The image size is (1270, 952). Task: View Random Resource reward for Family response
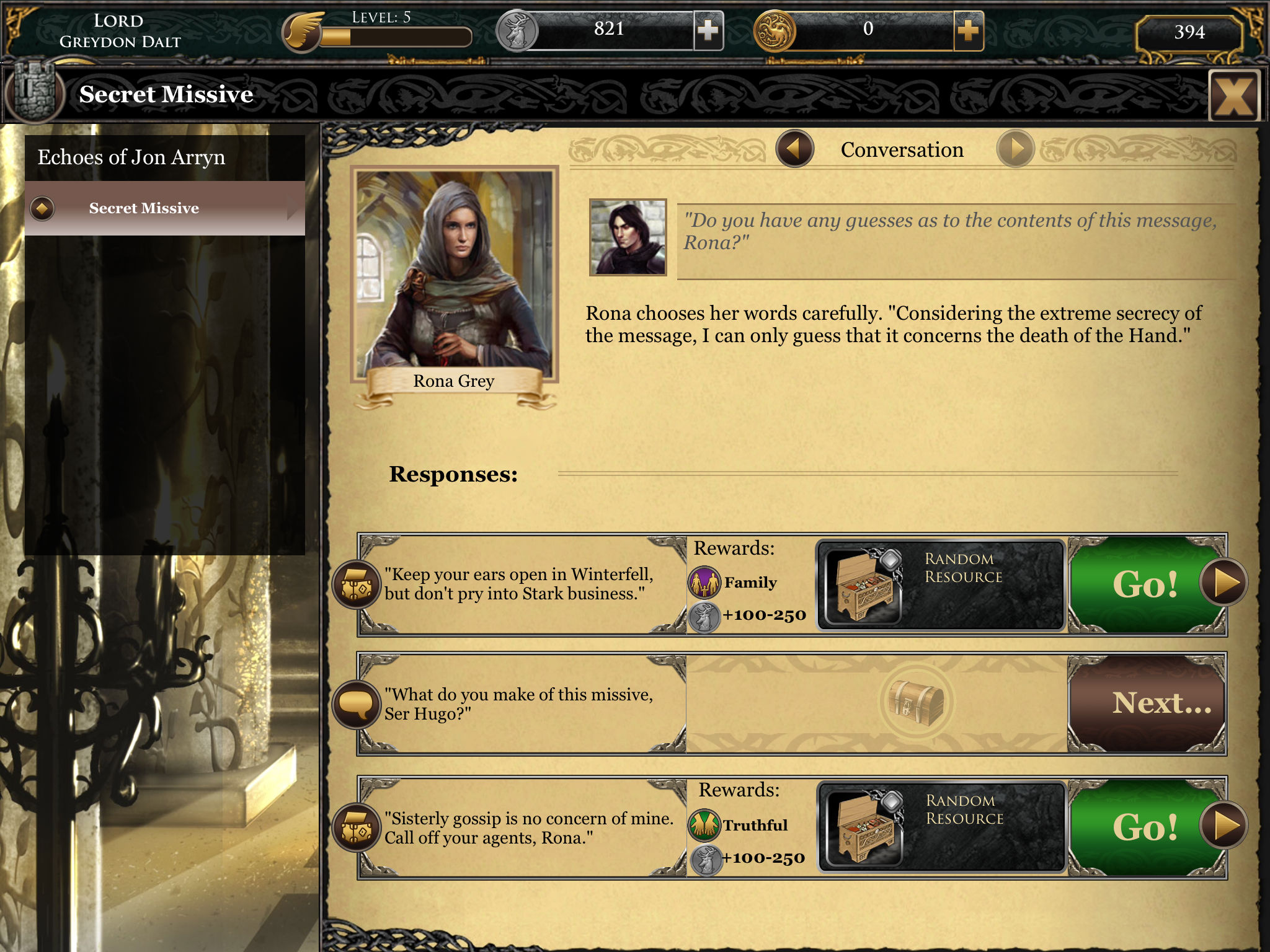(x=940, y=584)
